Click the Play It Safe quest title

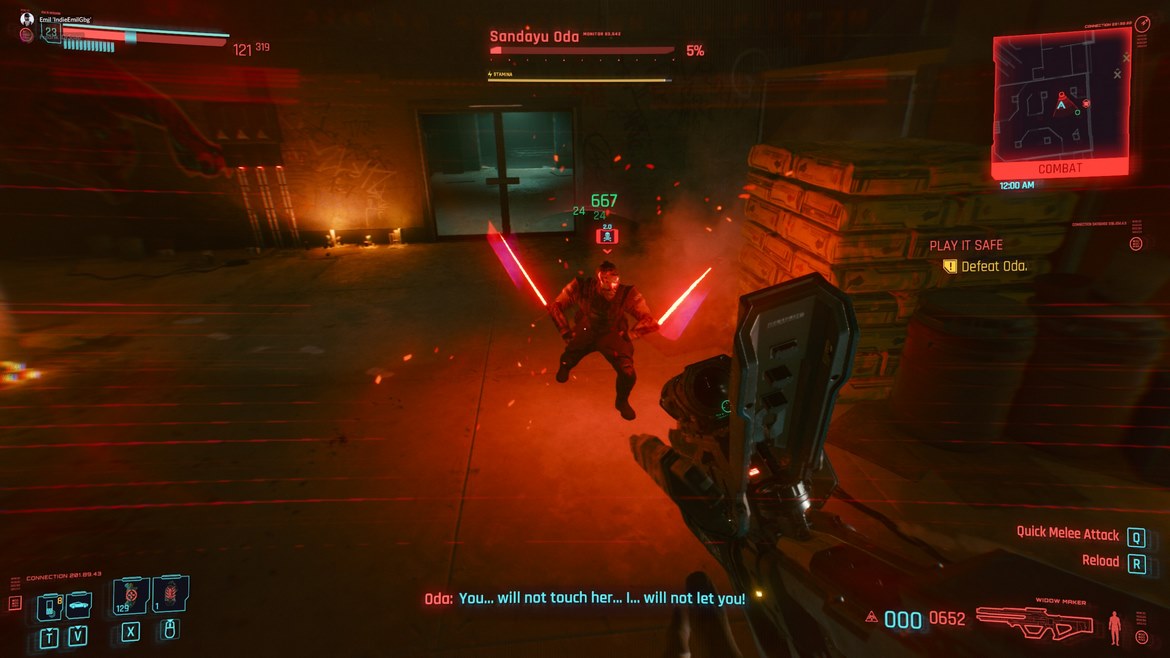click(x=966, y=245)
